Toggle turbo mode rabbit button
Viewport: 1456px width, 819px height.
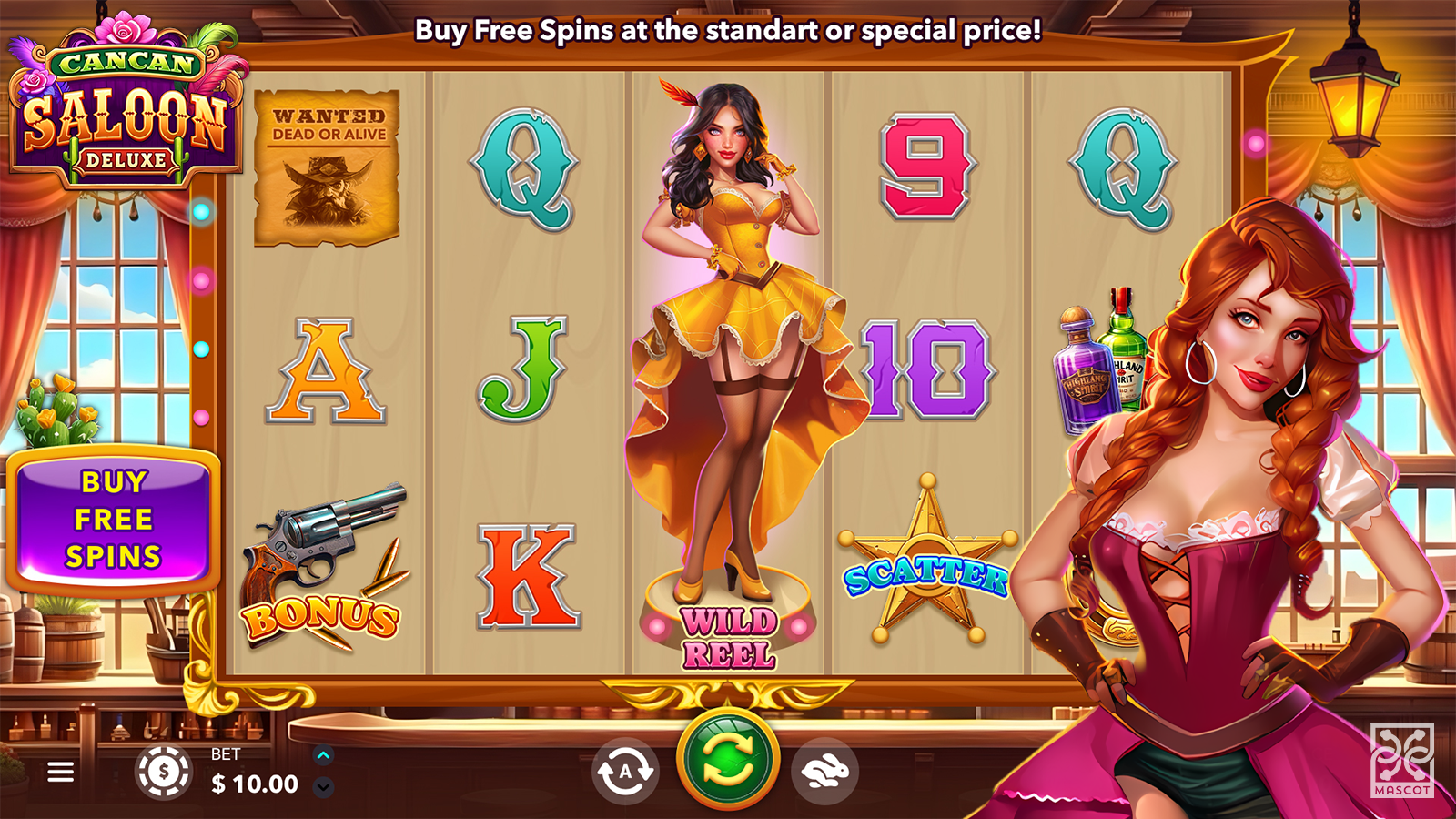point(824,772)
